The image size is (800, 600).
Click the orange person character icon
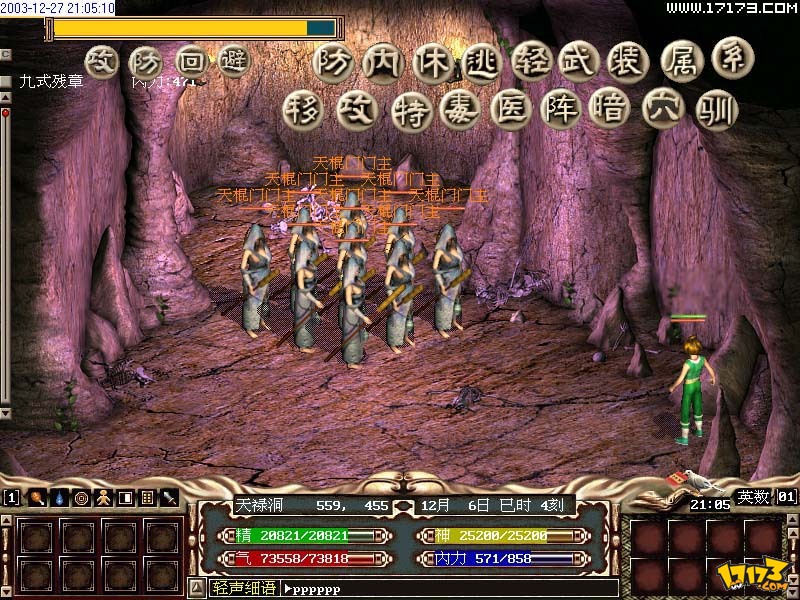[103, 497]
